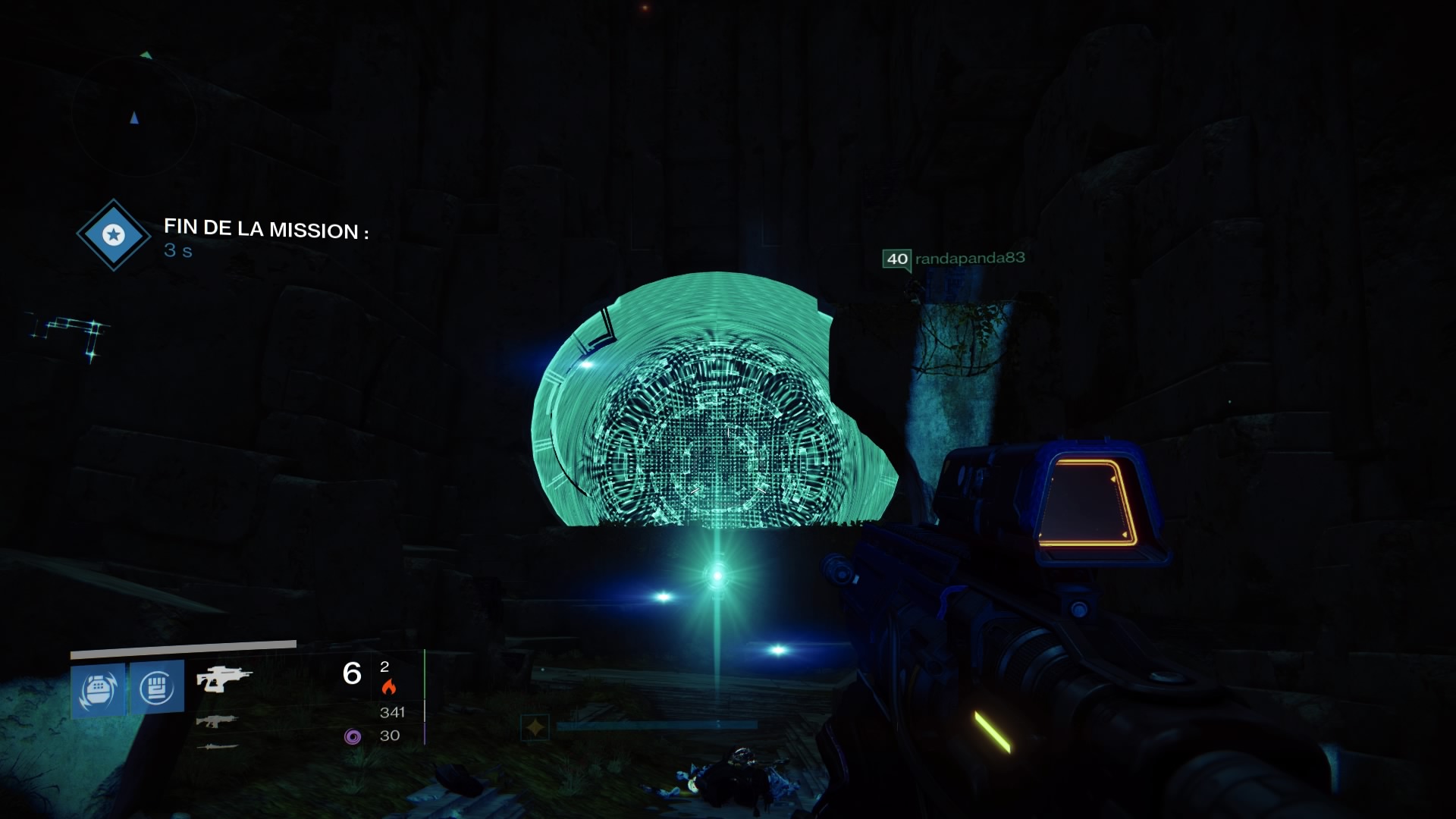Click the purple swirl ammo type icon
The height and width of the screenshot is (819, 1456).
(x=352, y=736)
